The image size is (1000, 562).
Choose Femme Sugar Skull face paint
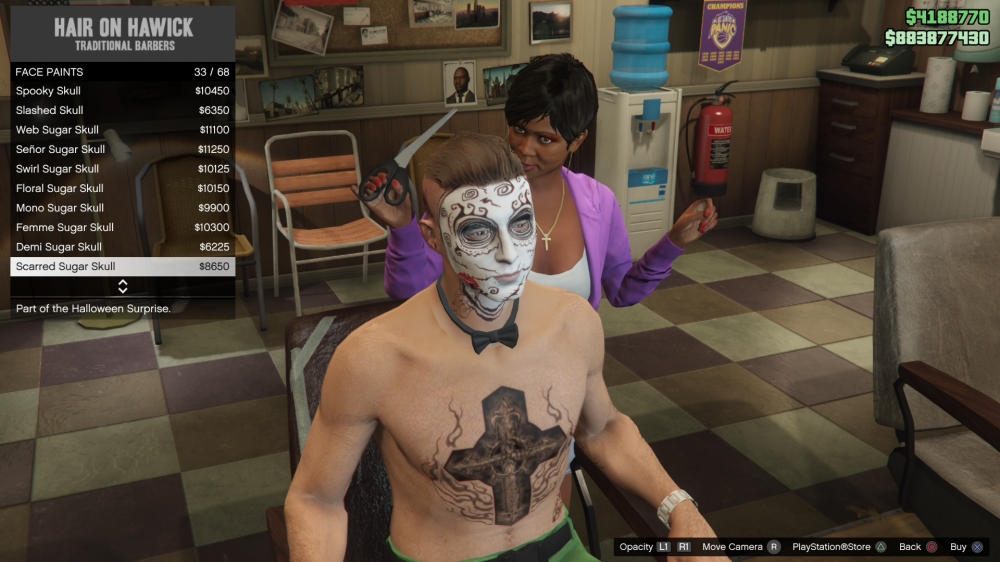point(122,227)
